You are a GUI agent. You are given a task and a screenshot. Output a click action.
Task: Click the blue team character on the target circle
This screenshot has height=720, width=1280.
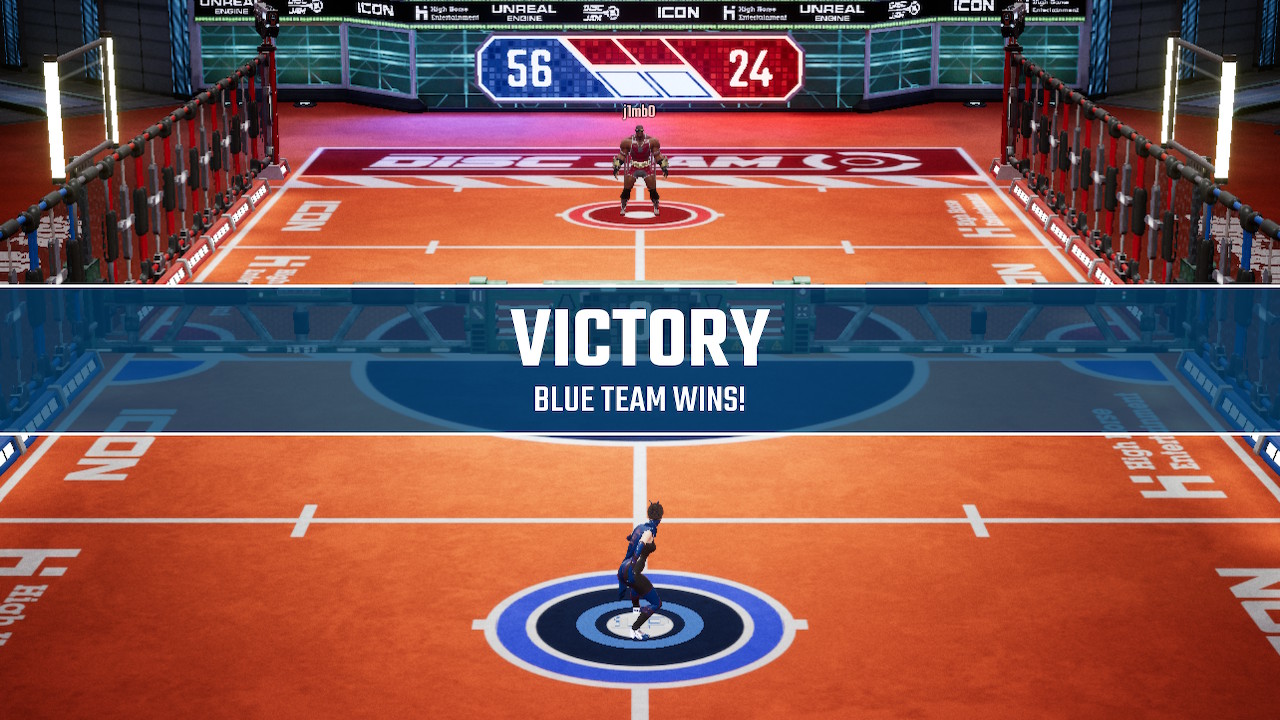pyautogui.click(x=640, y=560)
